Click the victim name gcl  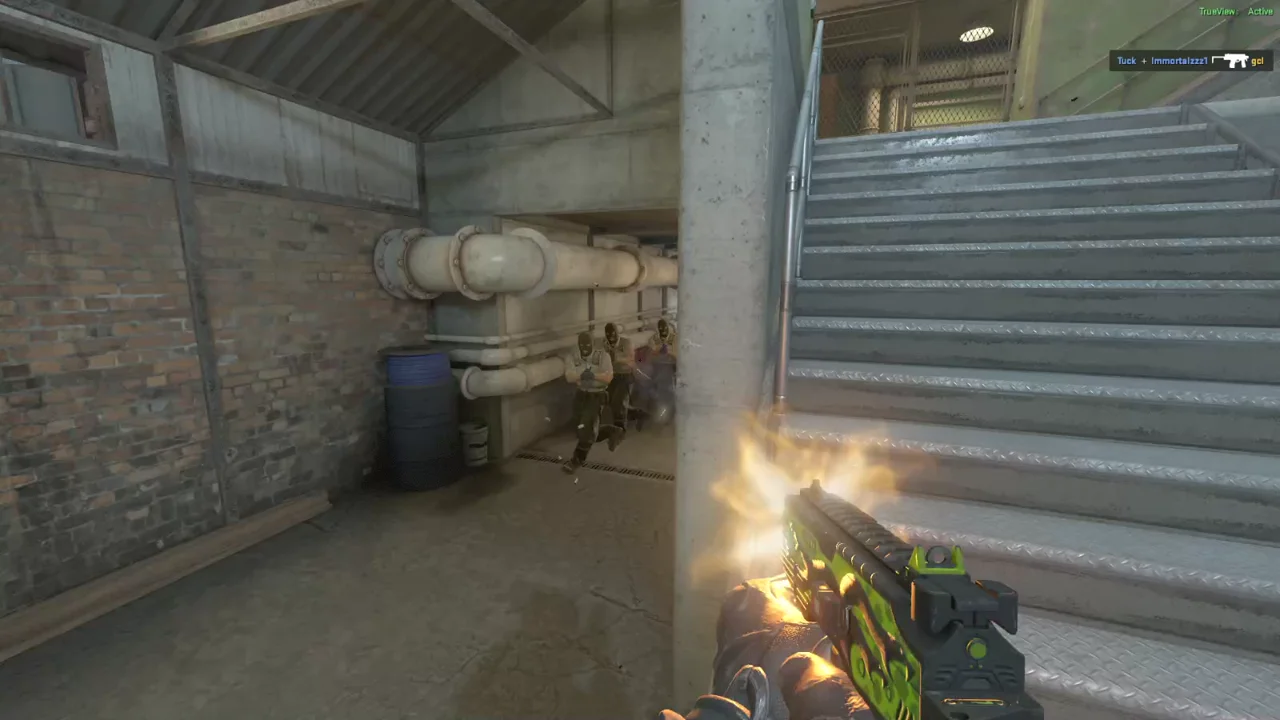(x=1257, y=61)
